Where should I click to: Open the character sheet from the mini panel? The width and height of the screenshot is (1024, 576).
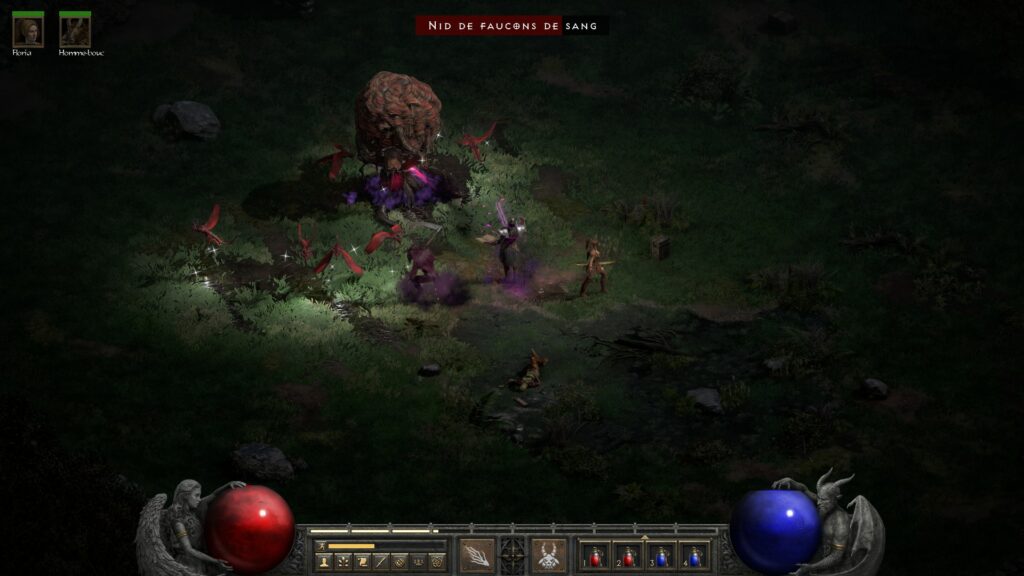coord(324,562)
